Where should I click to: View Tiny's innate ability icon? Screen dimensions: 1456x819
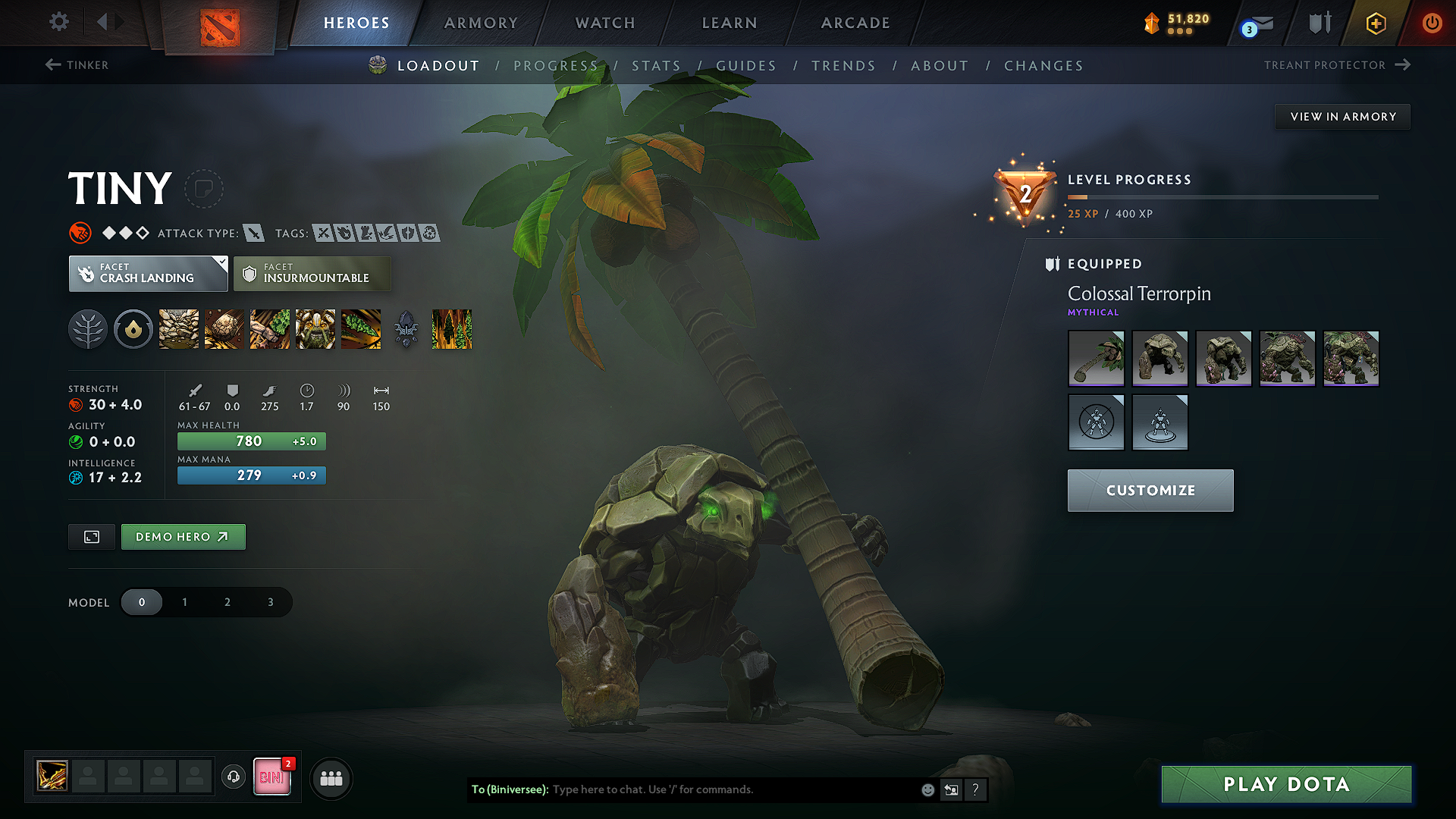click(x=133, y=329)
